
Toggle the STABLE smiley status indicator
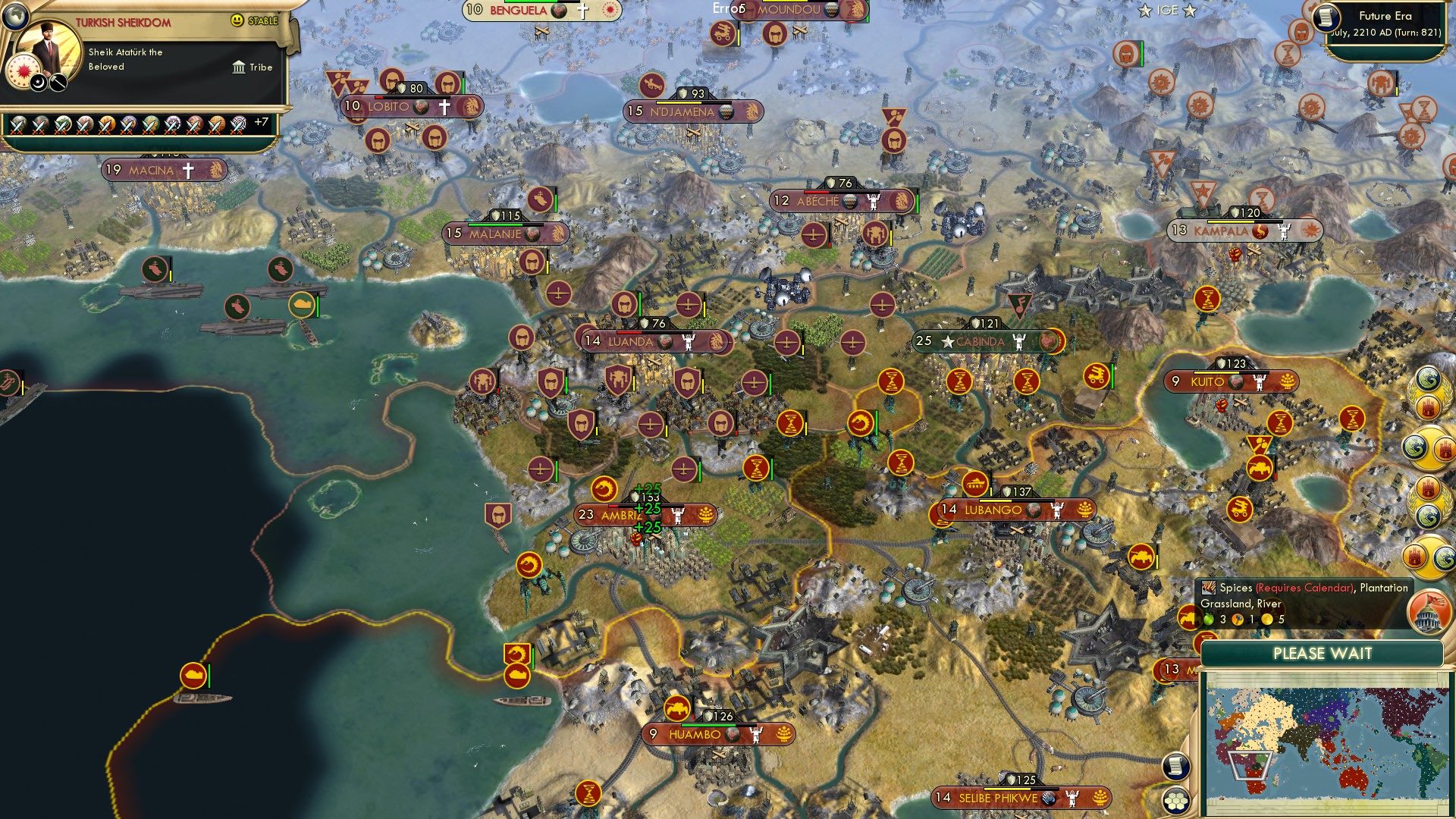236,20
